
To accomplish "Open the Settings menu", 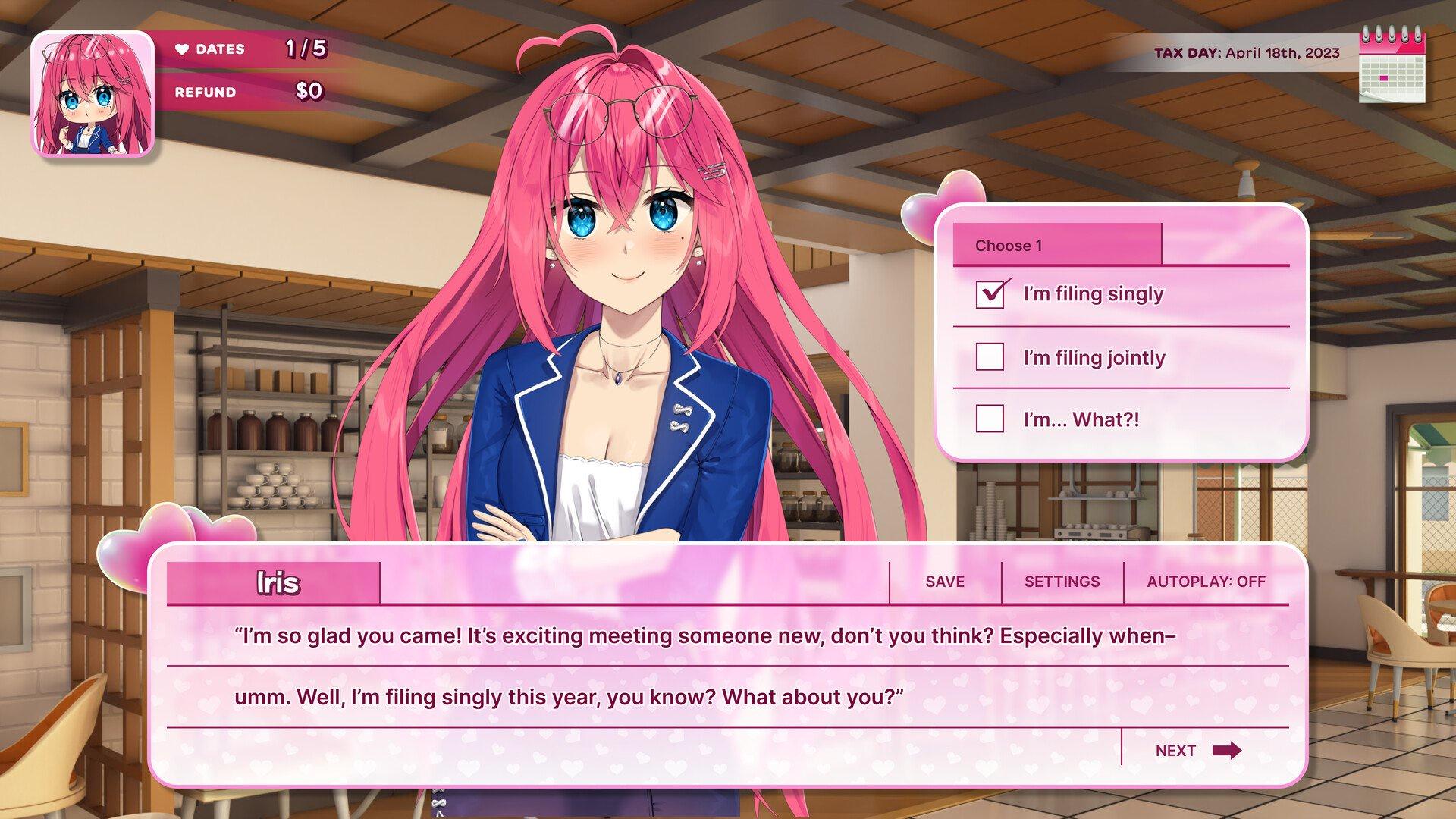I will [x=1062, y=582].
